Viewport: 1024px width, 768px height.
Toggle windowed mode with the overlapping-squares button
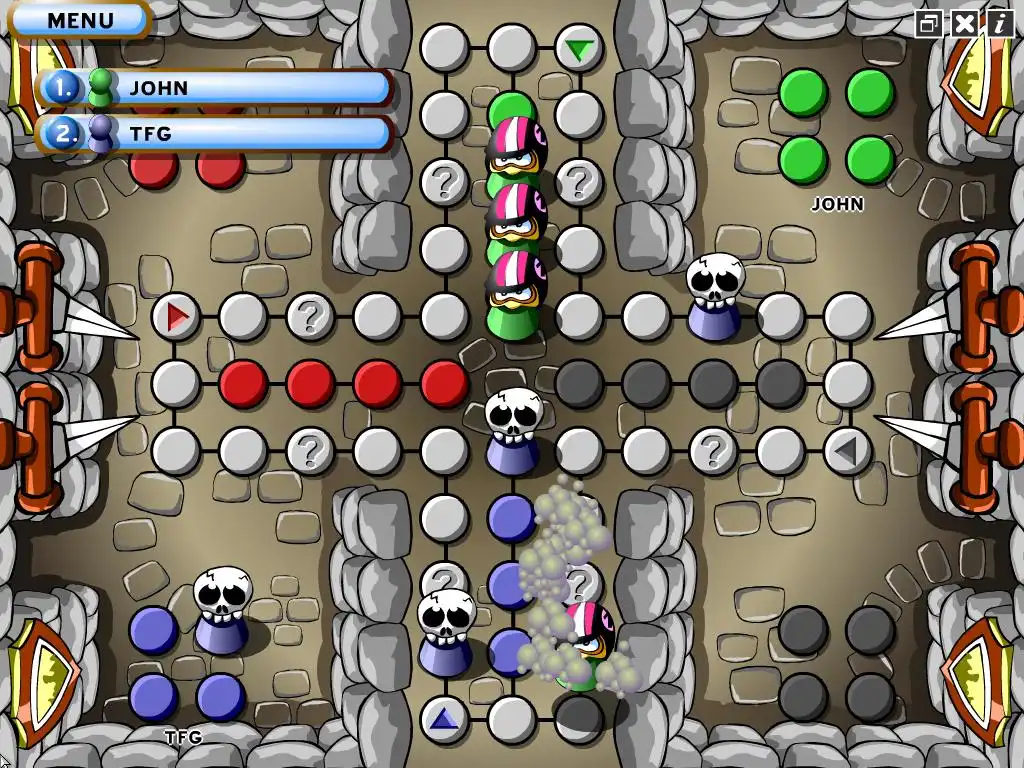tap(930, 24)
